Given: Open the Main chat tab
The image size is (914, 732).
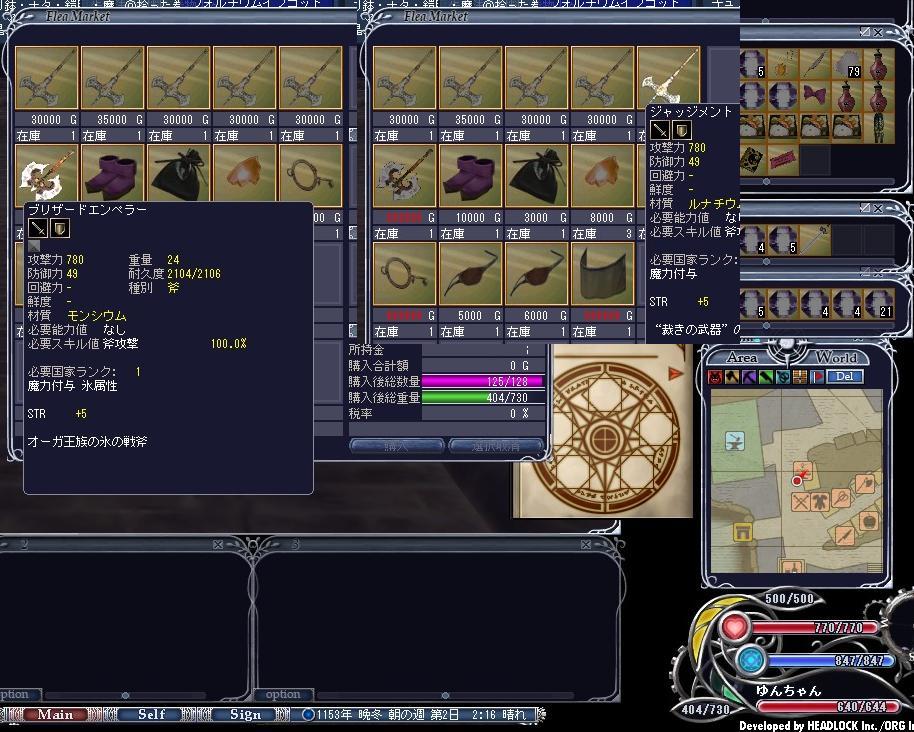Looking at the screenshot, I should coord(56,714).
